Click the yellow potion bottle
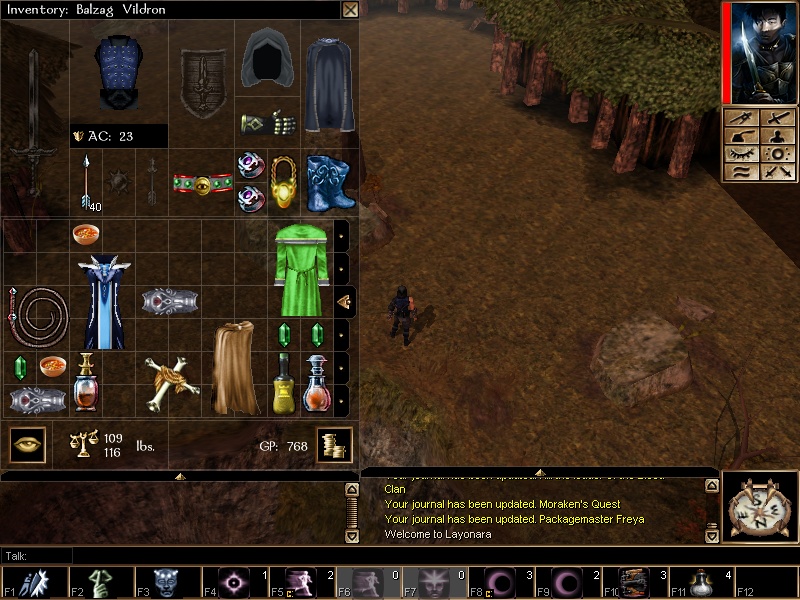The height and width of the screenshot is (600, 800). click(x=283, y=384)
